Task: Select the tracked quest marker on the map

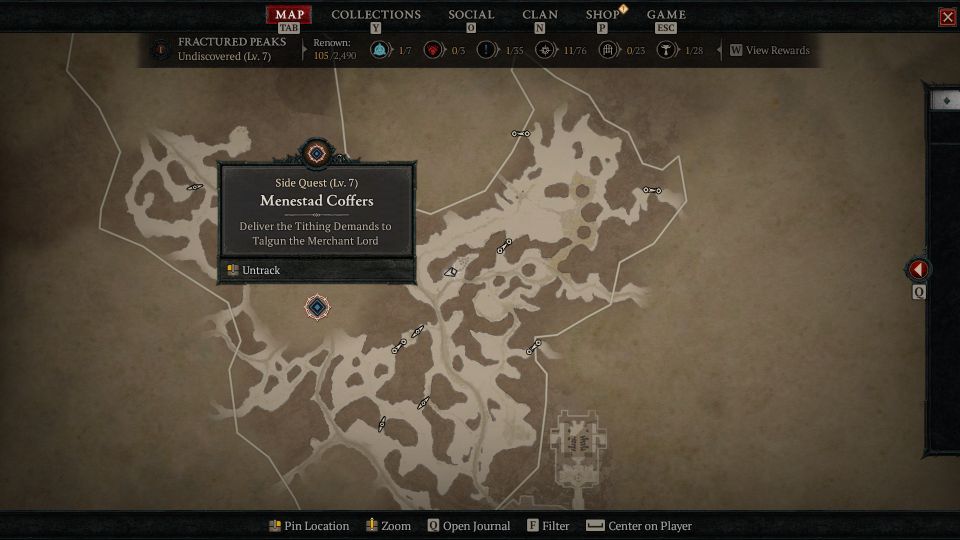Action: [317, 307]
